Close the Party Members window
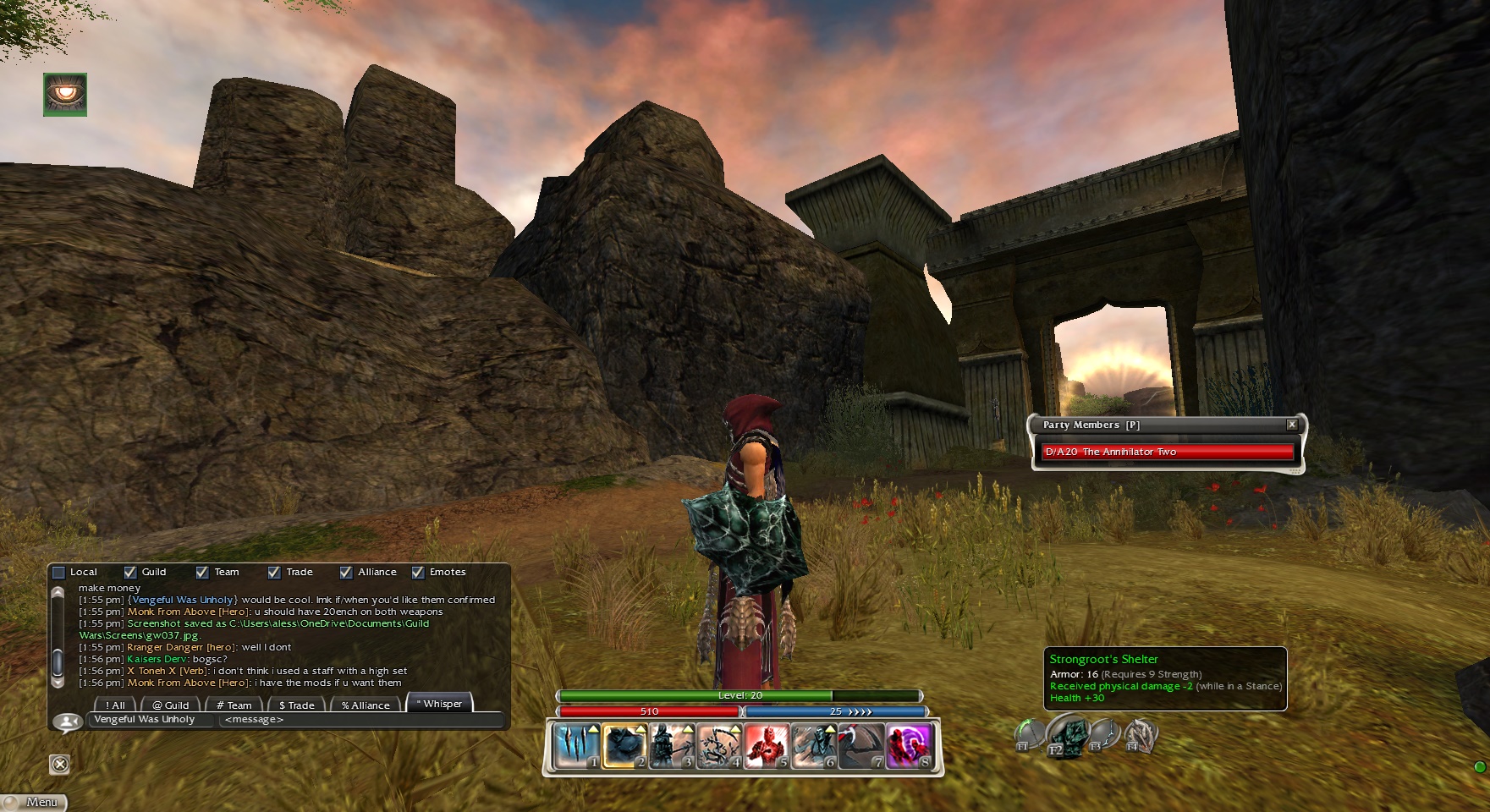Screen dimensions: 1490x812 [x=1291, y=425]
